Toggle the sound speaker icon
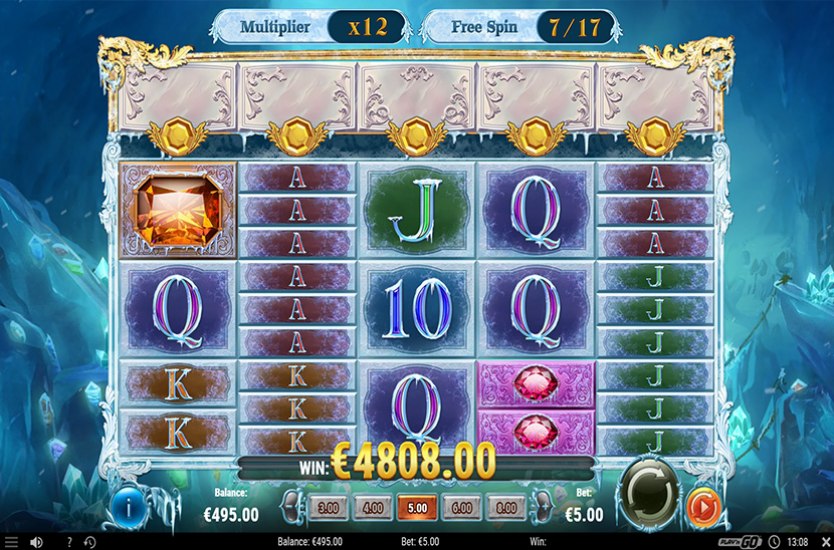Viewport: 834px width, 550px height. [x=37, y=541]
